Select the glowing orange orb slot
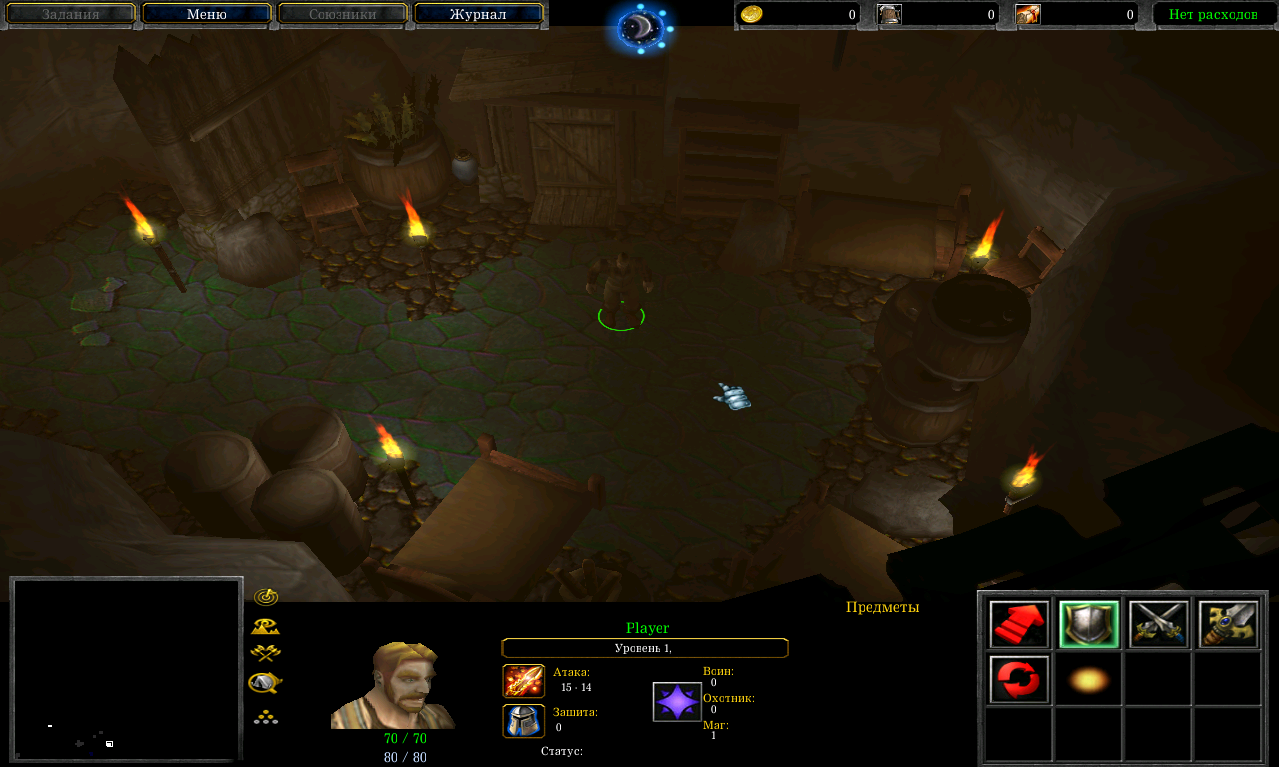The height and width of the screenshot is (767, 1279). pyautogui.click(x=1088, y=680)
